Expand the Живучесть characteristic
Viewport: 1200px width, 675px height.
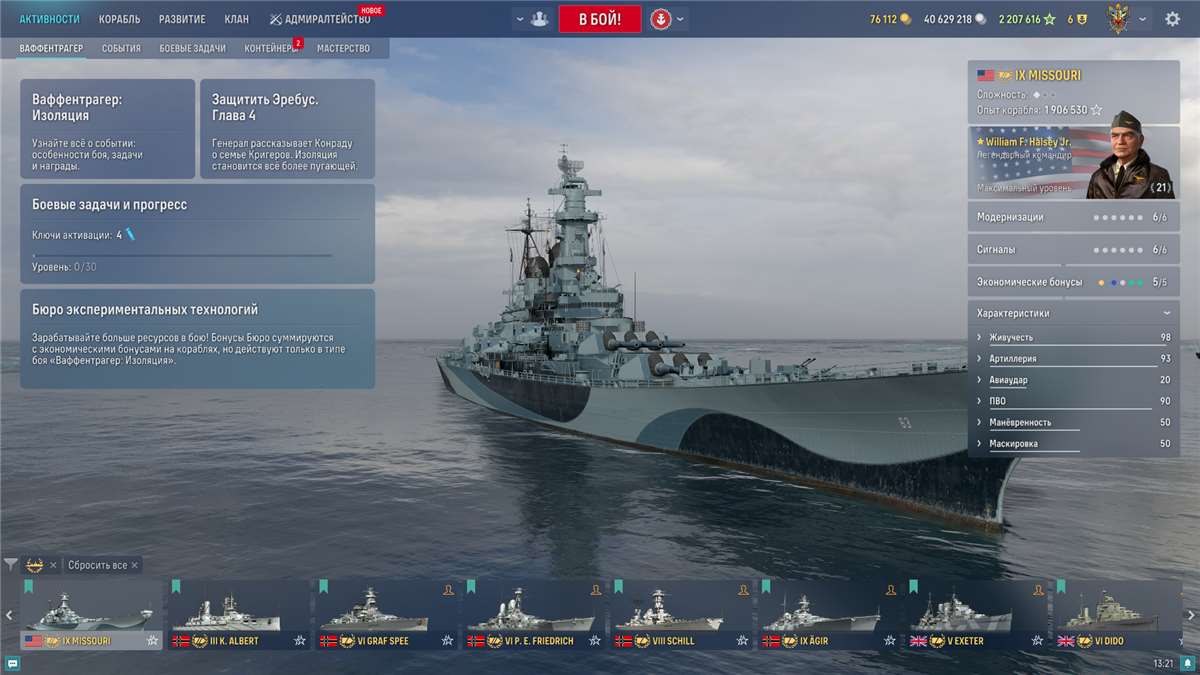point(1073,338)
